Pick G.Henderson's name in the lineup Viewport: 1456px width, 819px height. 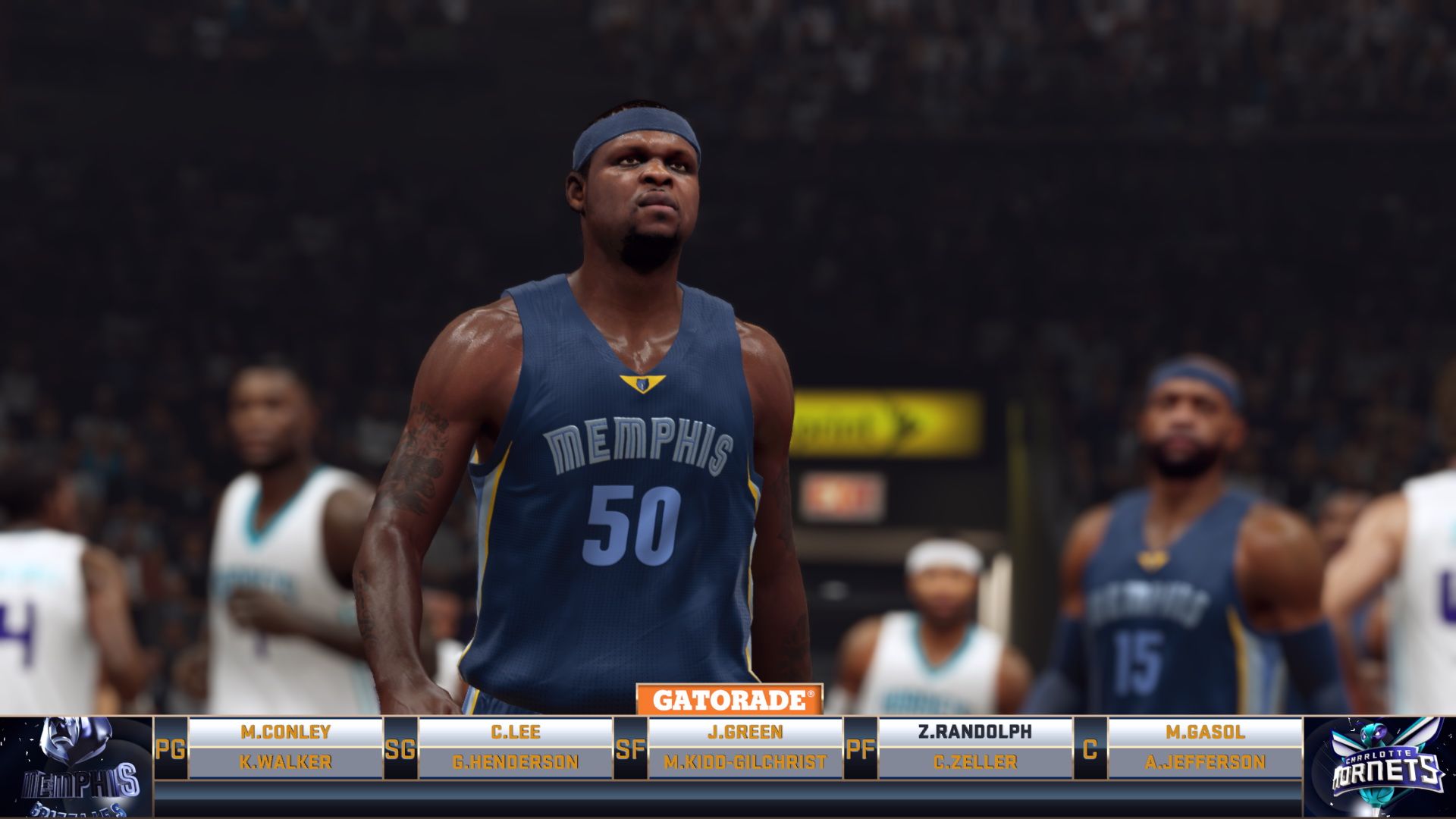[516, 762]
